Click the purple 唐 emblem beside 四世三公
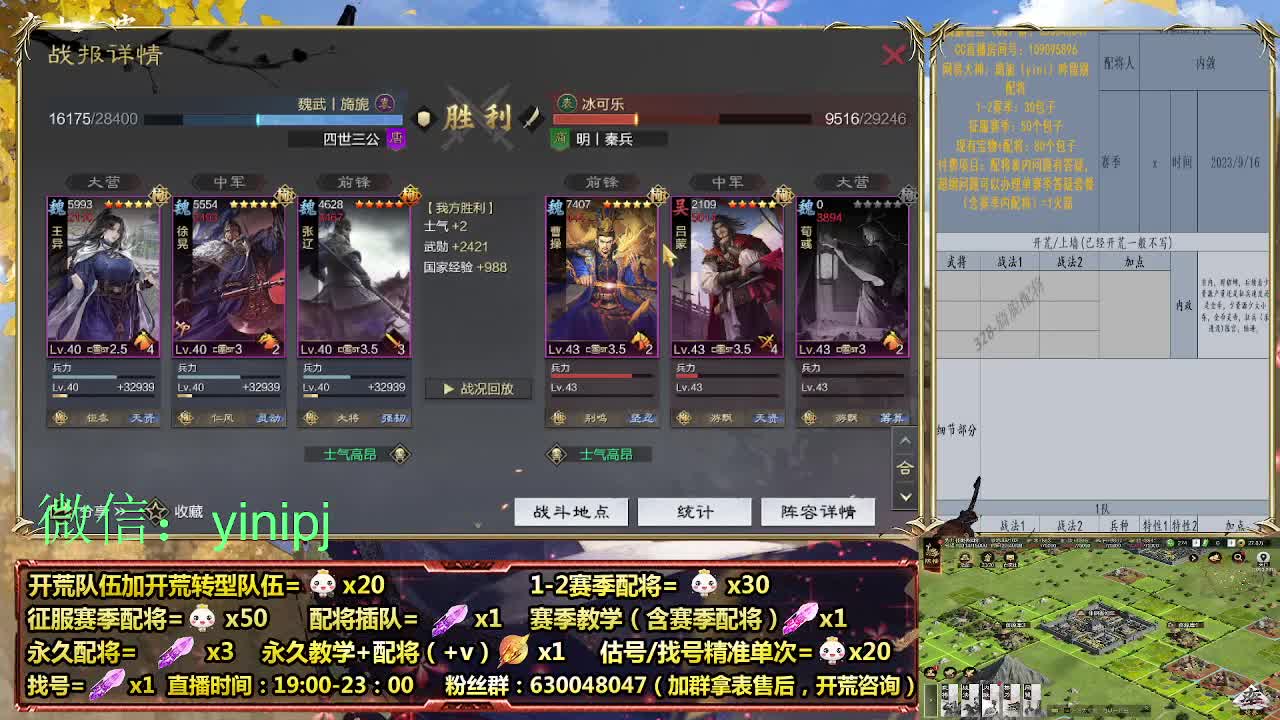Screen dimensions: 1280x720 pos(398,138)
